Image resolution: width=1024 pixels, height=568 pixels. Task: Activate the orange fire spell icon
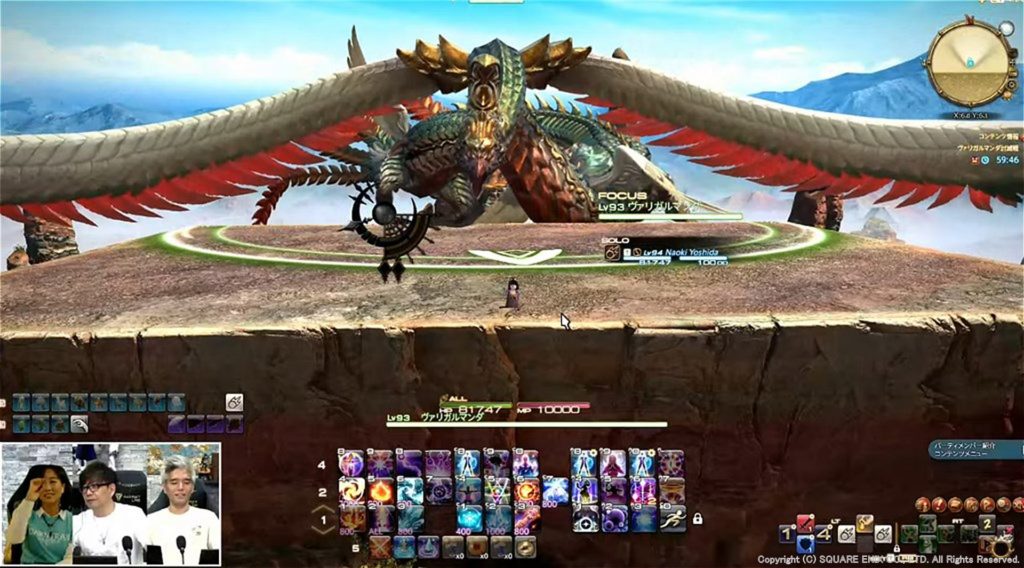(x=381, y=490)
